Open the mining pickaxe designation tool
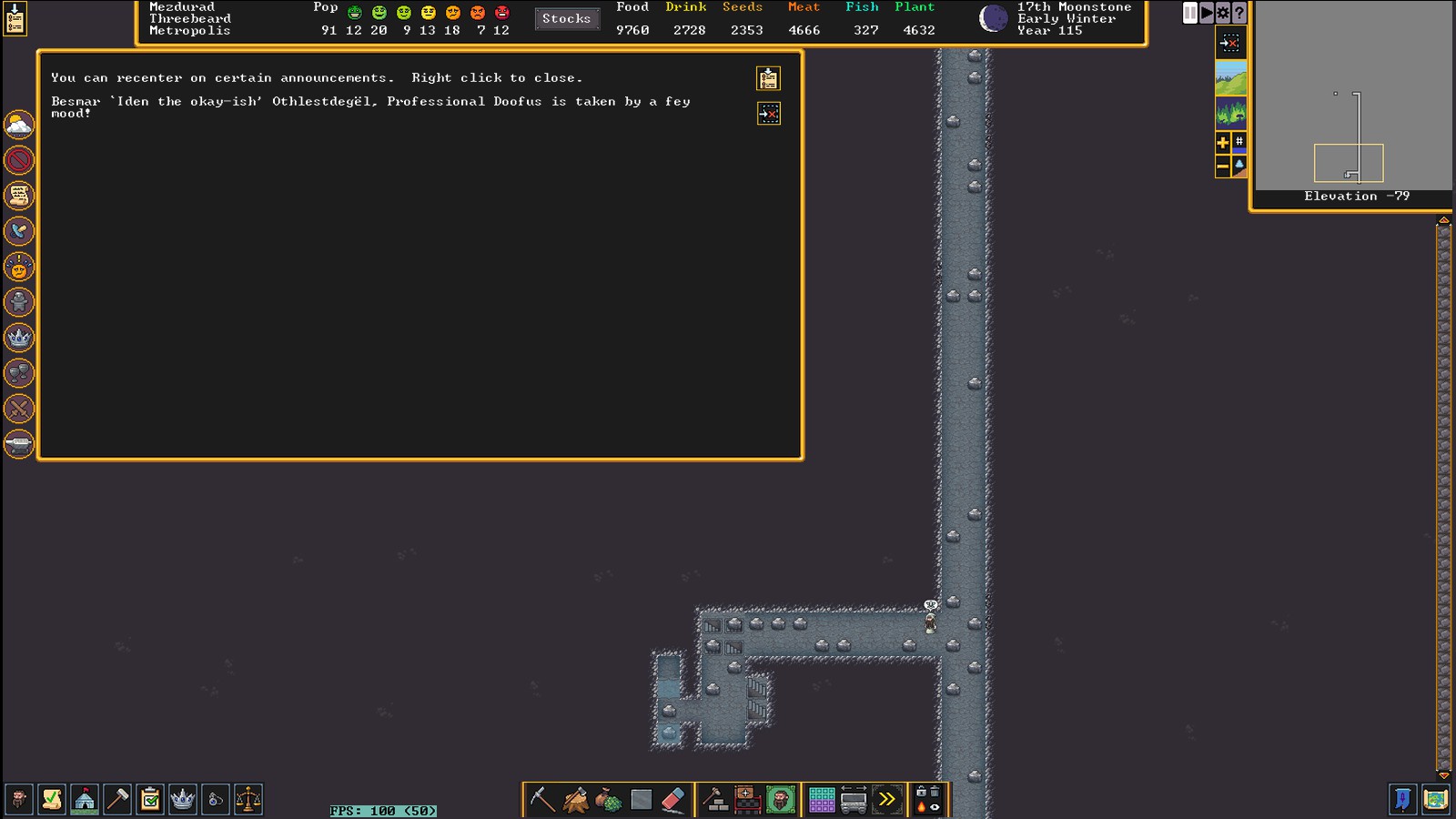The width and height of the screenshot is (1456, 819). pos(542,800)
